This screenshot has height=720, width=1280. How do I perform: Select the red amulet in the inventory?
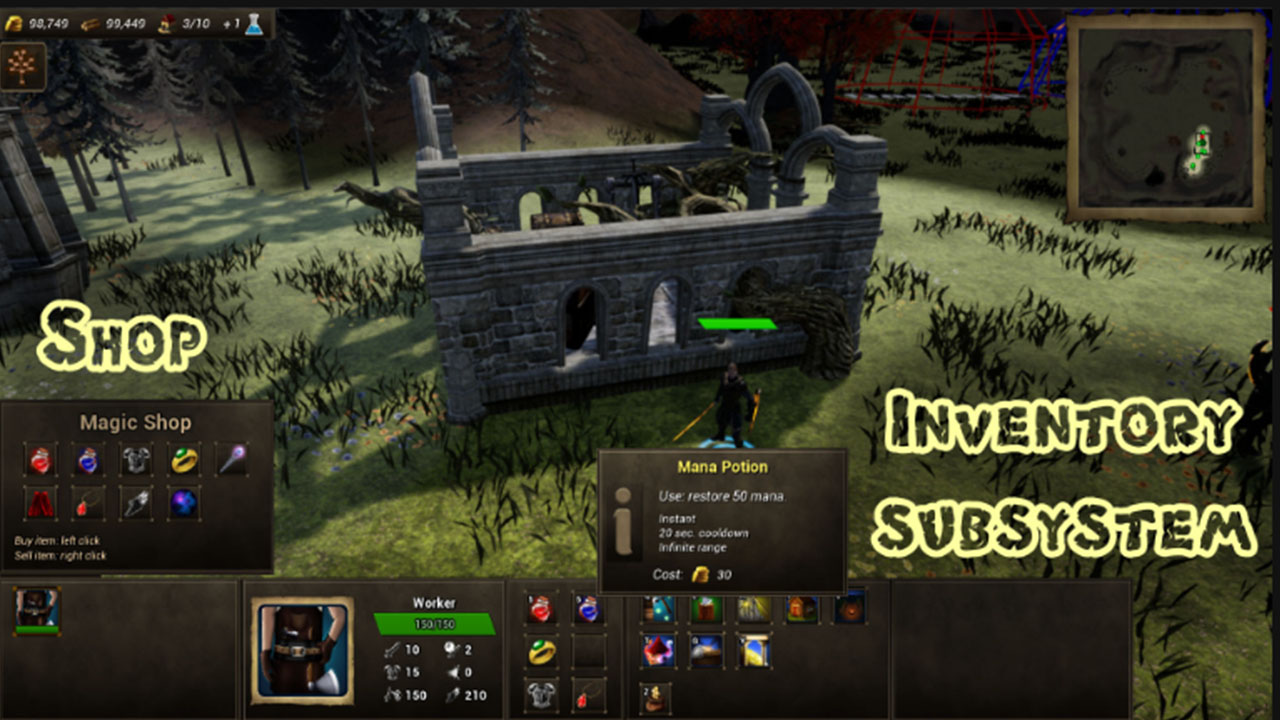[588, 694]
